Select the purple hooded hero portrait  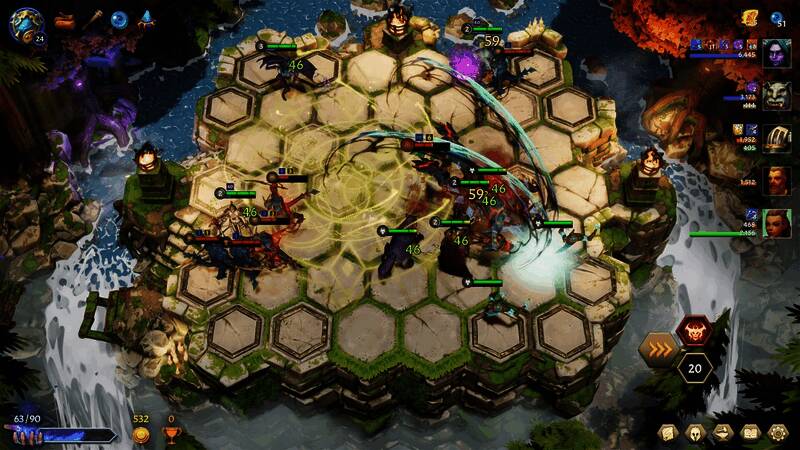(777, 53)
